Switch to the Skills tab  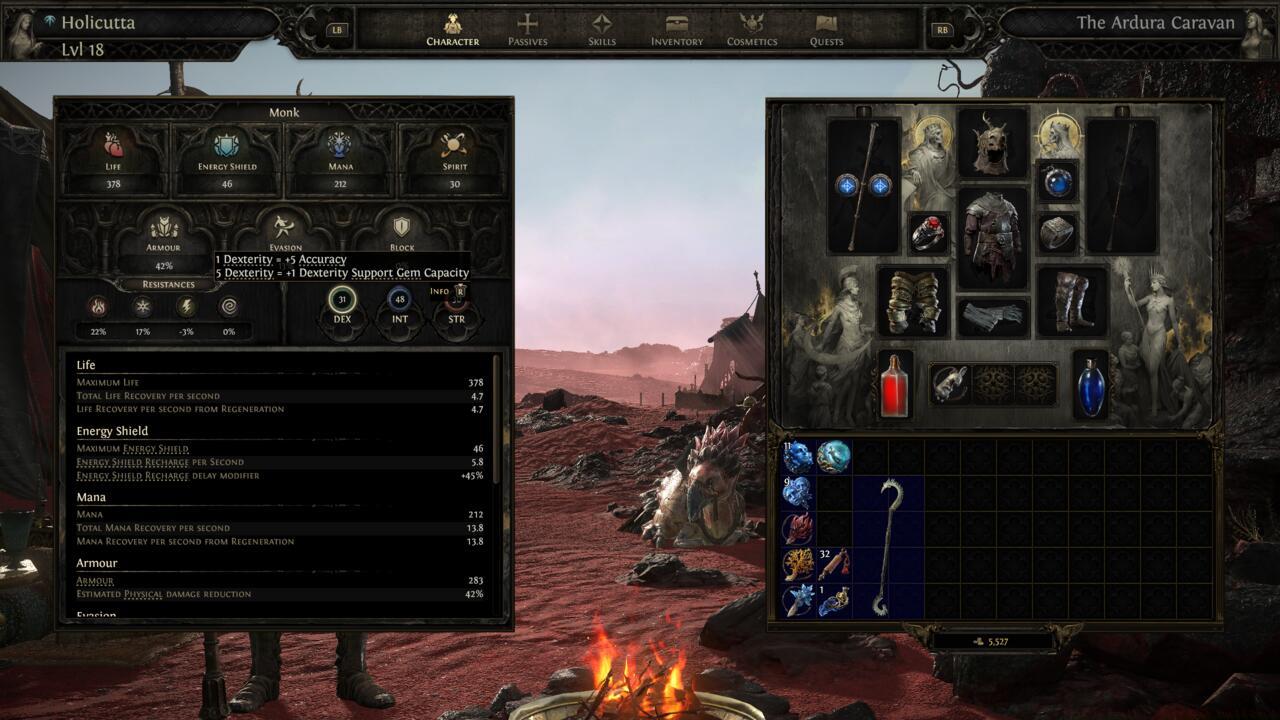click(x=601, y=30)
